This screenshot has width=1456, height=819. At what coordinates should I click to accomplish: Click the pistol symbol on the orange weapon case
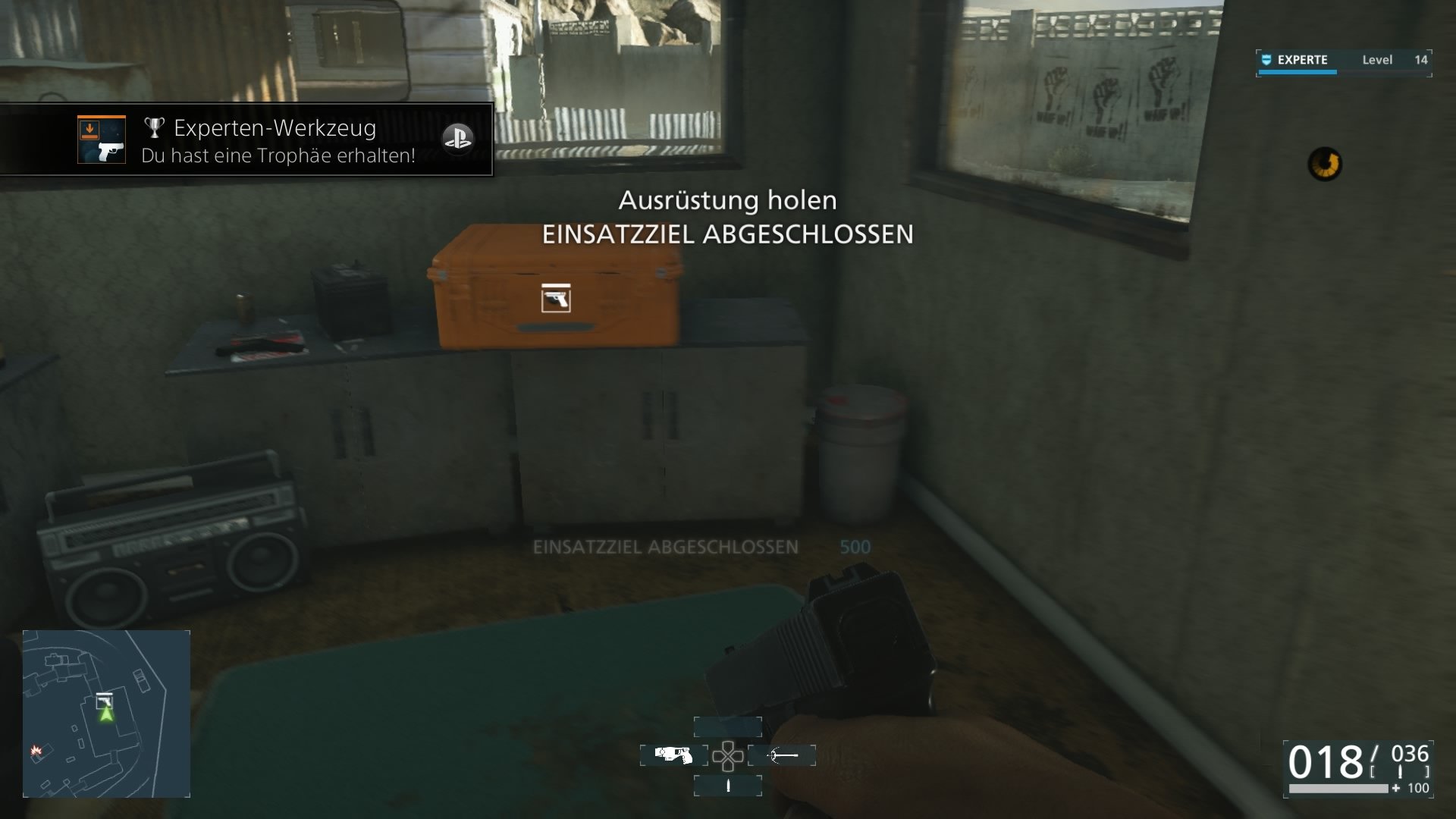tap(556, 299)
